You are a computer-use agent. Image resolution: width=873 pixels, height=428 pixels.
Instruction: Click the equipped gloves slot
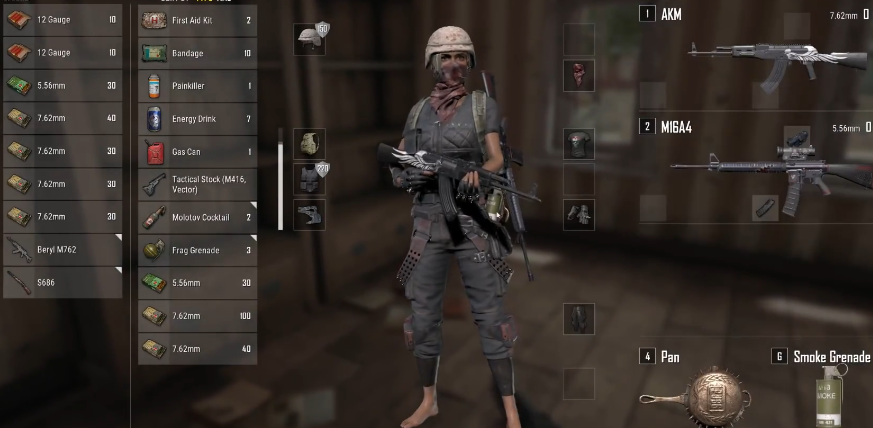[x=578, y=213]
